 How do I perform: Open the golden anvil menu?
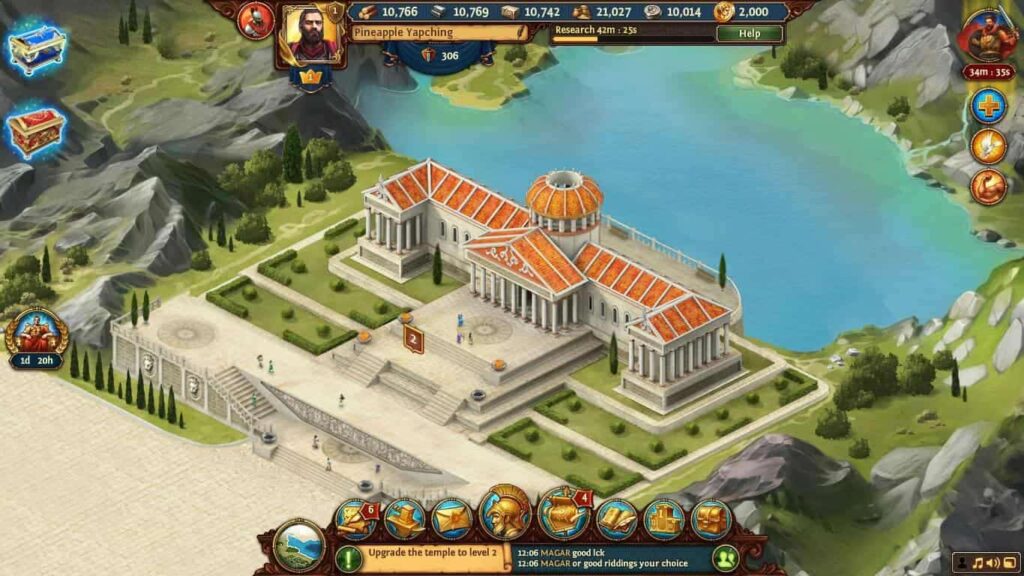pyautogui.click(x=404, y=518)
